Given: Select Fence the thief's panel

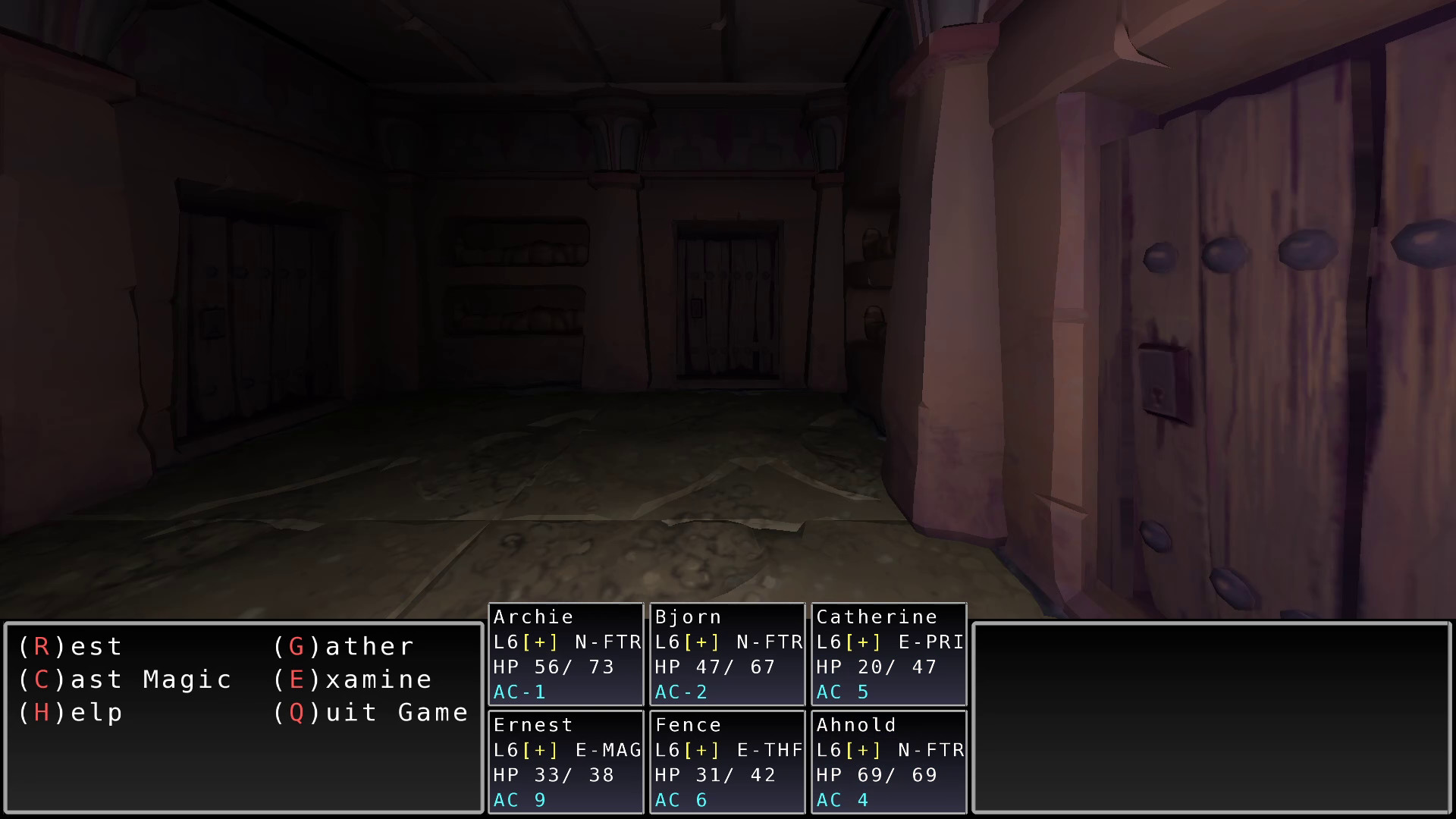Looking at the screenshot, I should click(x=726, y=761).
